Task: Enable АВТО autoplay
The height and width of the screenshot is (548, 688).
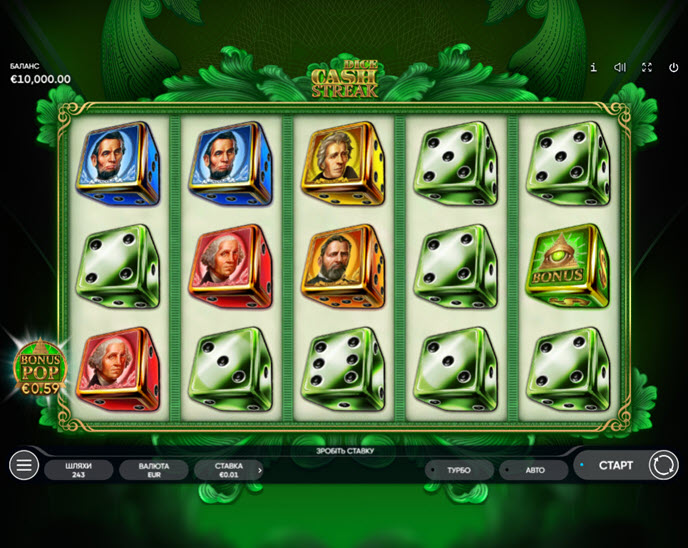Action: pyautogui.click(x=534, y=469)
